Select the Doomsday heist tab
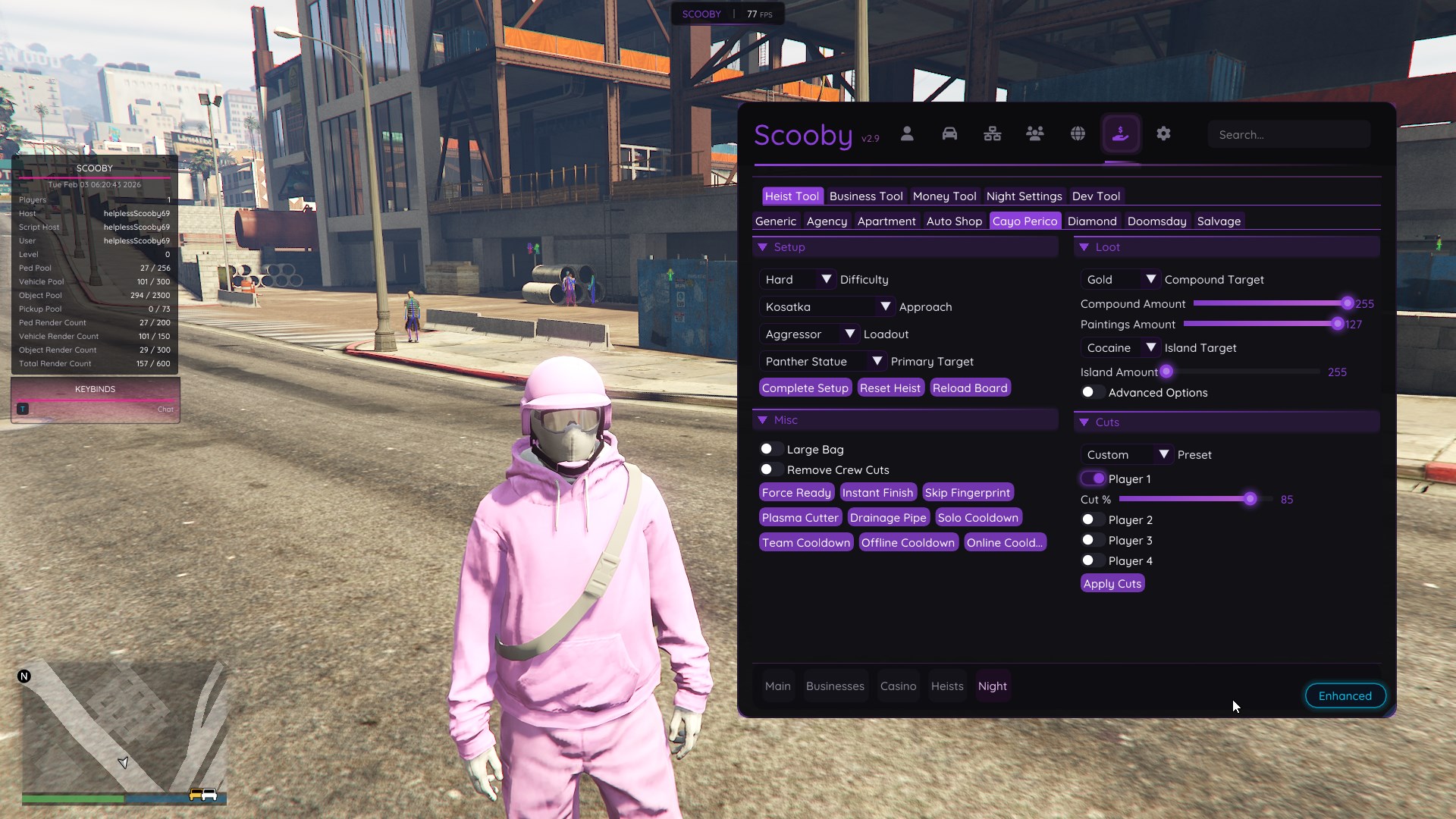 pyautogui.click(x=1156, y=221)
